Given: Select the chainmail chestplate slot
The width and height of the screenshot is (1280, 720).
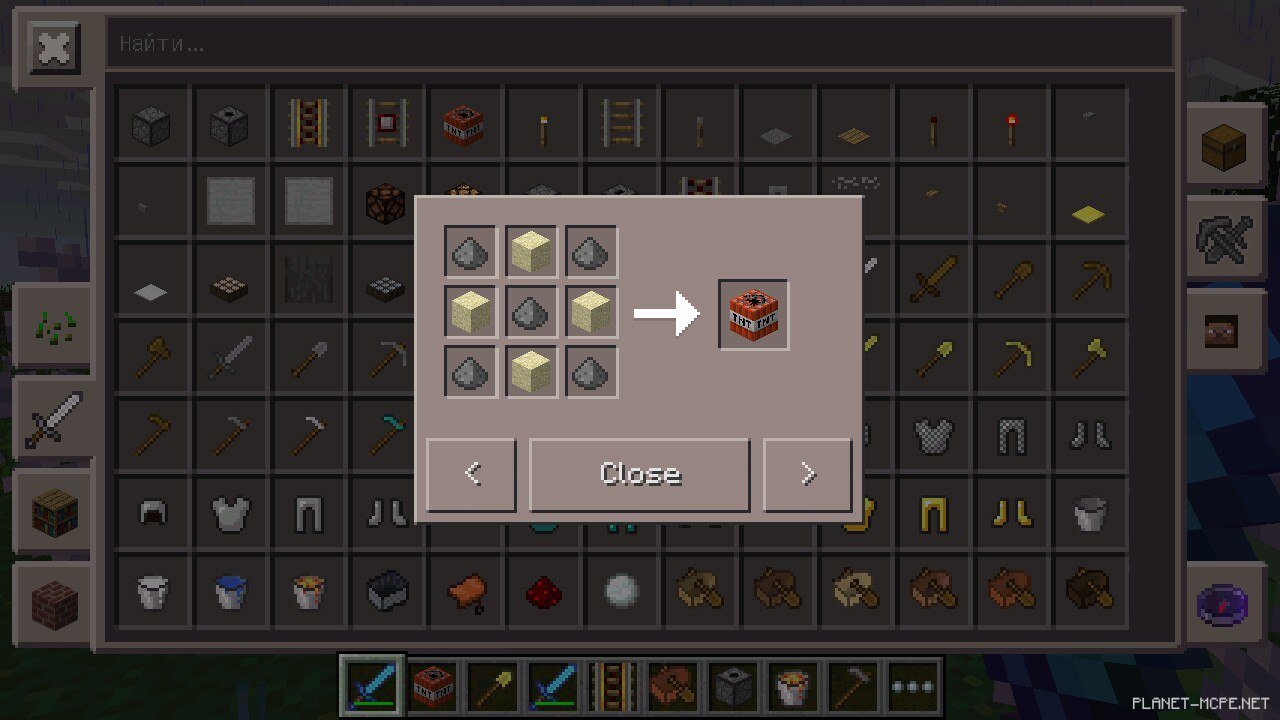Looking at the screenshot, I should (x=934, y=435).
